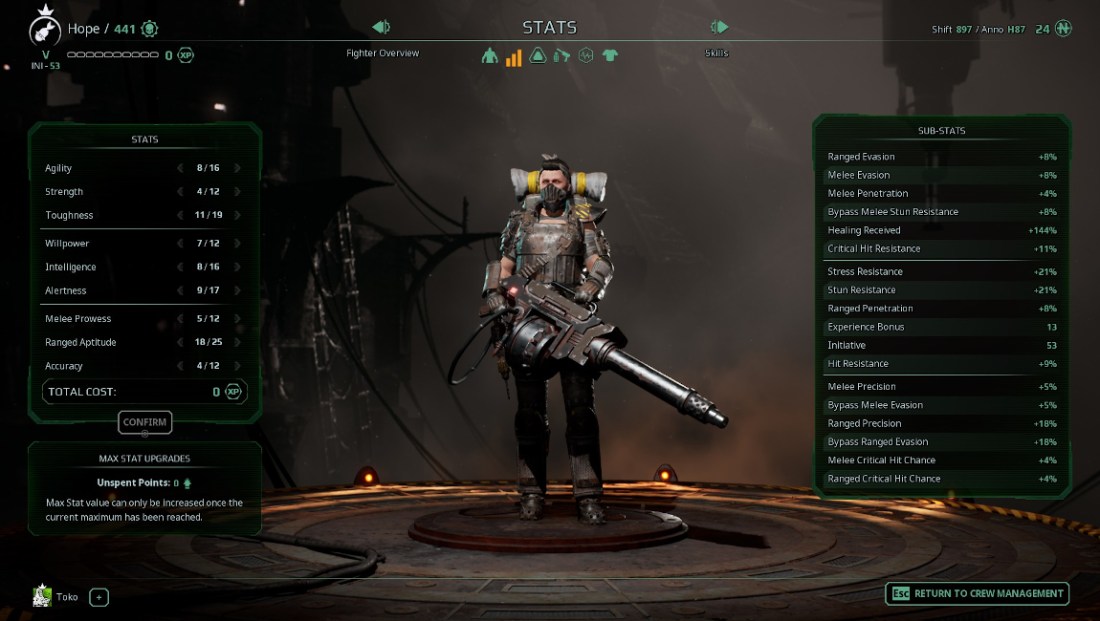Raise Melee Prowess using right arrow
Screen dimensions: 1100x621
point(237,319)
